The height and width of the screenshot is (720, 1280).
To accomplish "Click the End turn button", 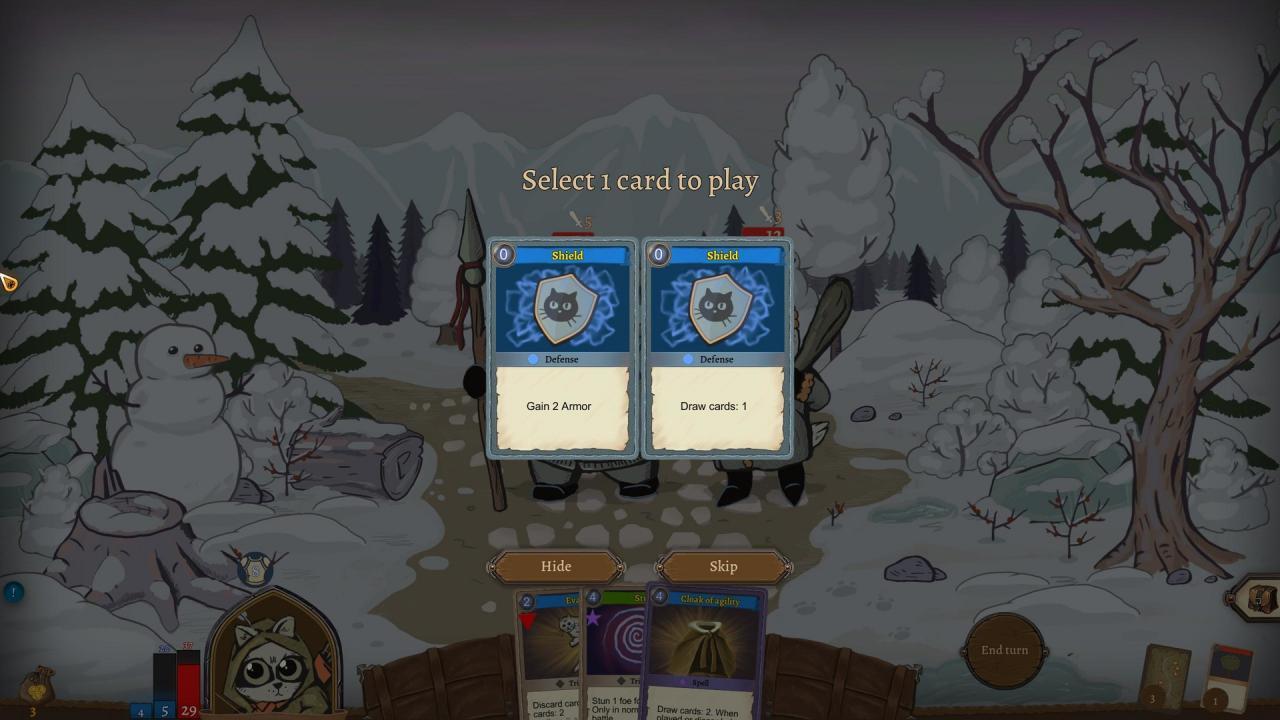I will [1004, 650].
